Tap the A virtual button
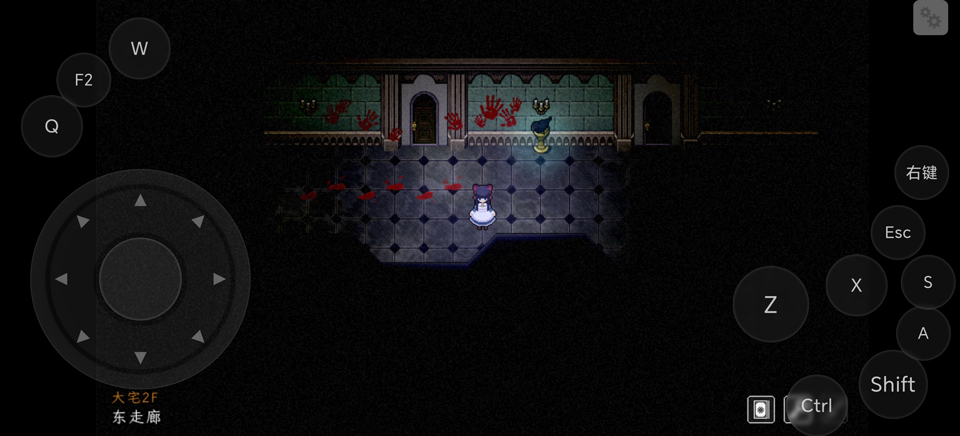 922,333
